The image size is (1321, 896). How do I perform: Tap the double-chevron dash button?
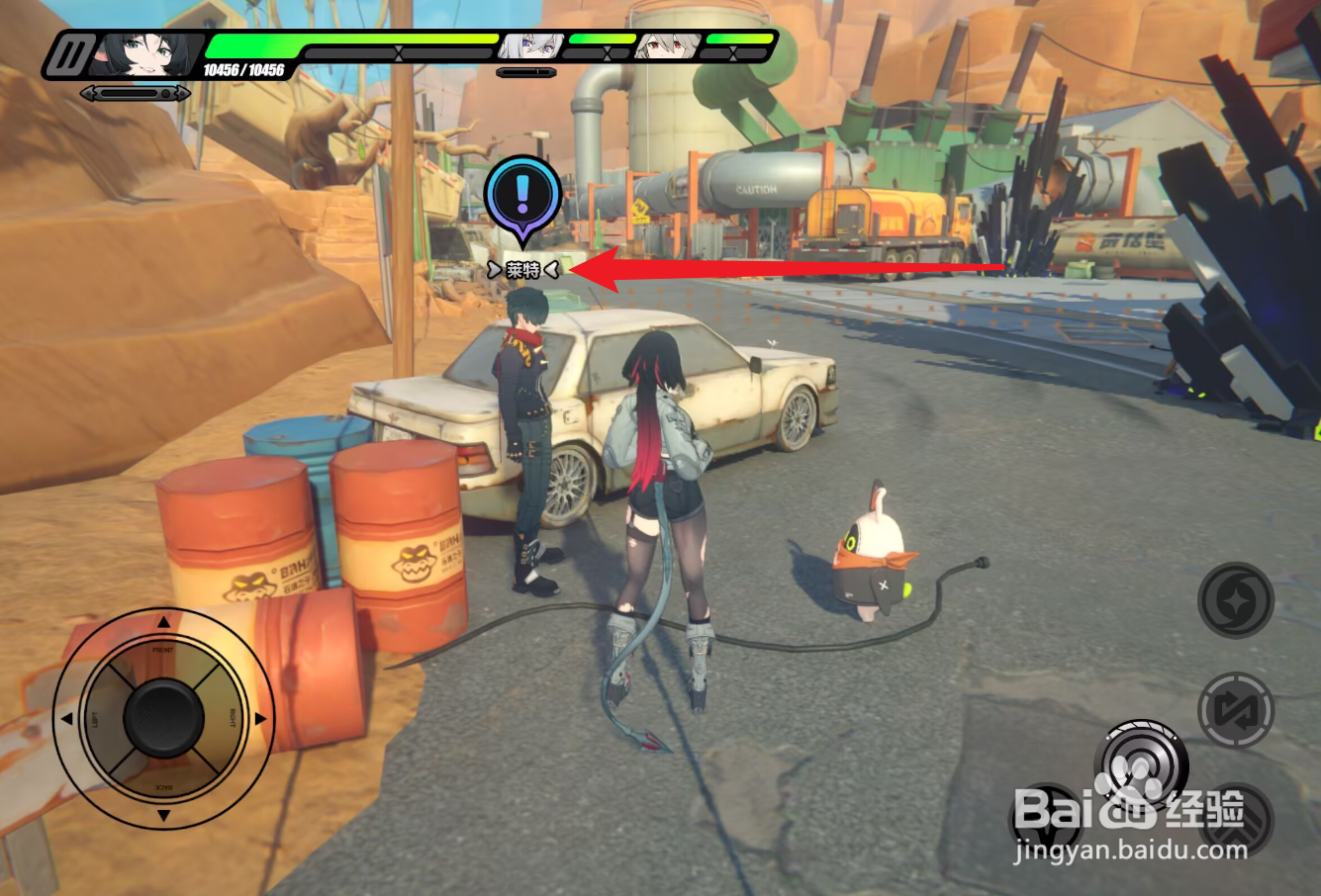(x=1236, y=821)
